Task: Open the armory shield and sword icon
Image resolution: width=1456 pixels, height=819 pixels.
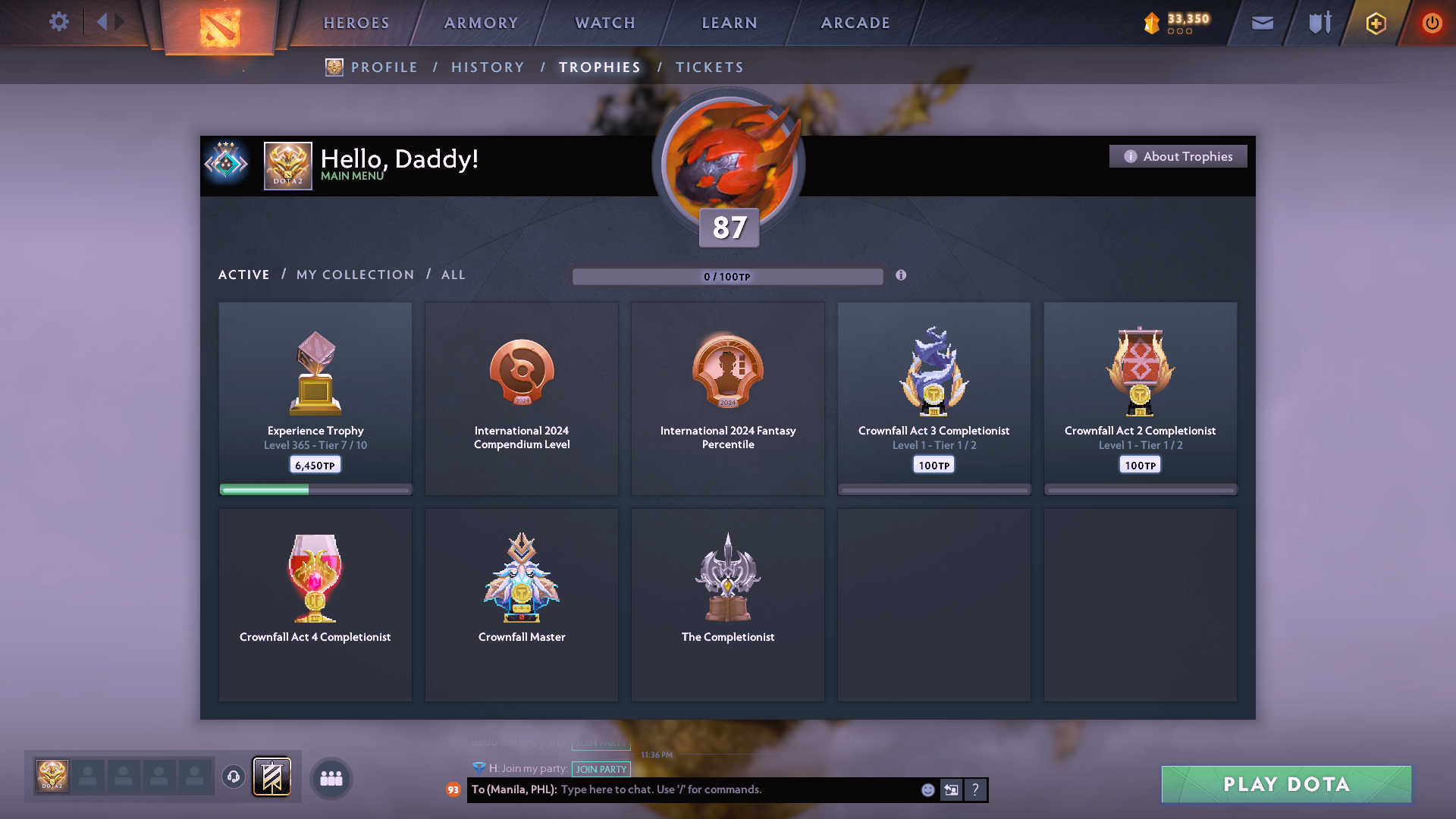Action: (x=1318, y=23)
